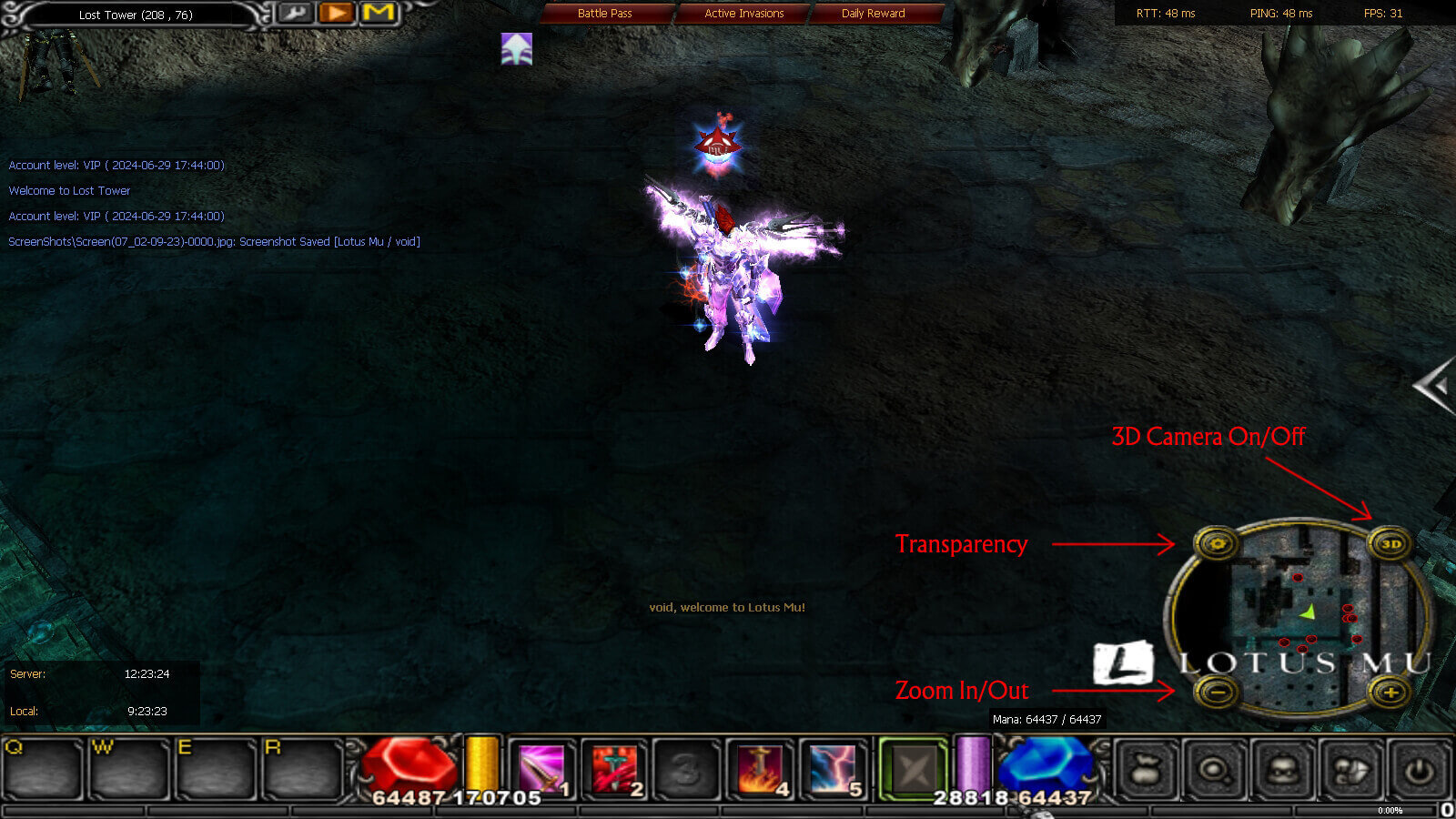Open the yellow M helper icon
Screen dimensions: 1456x819
pos(378,13)
